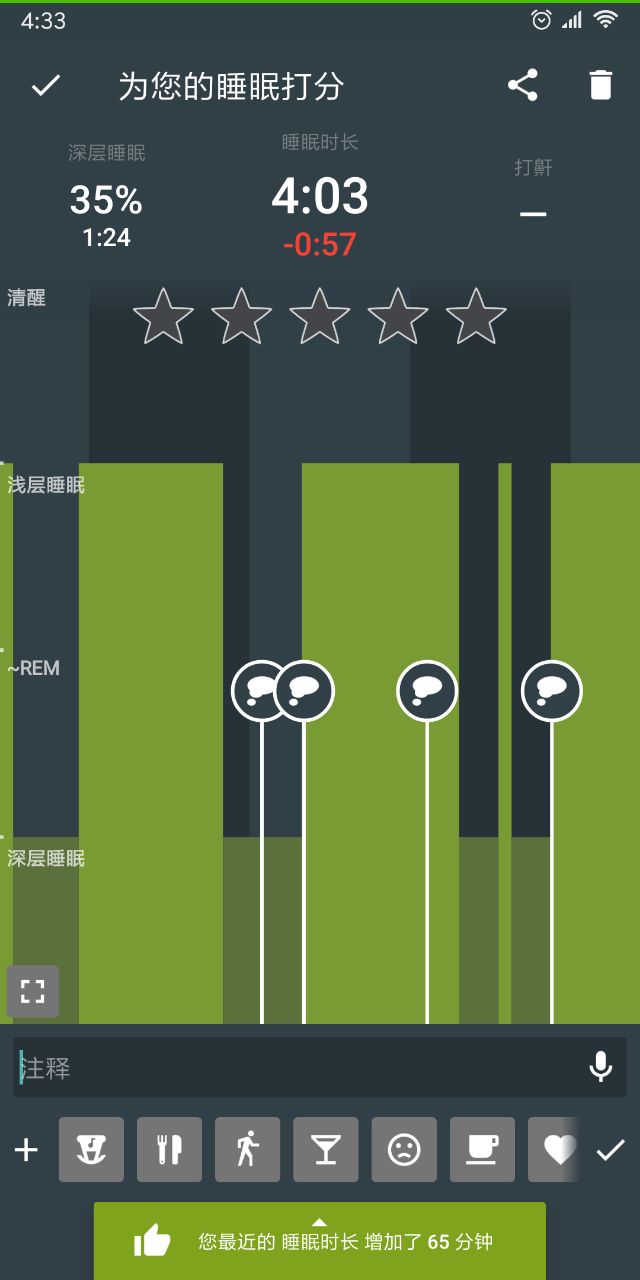Image resolution: width=640 pixels, height=1280 pixels.
Task: Give a three-star sleep rating
Action: (x=320, y=316)
